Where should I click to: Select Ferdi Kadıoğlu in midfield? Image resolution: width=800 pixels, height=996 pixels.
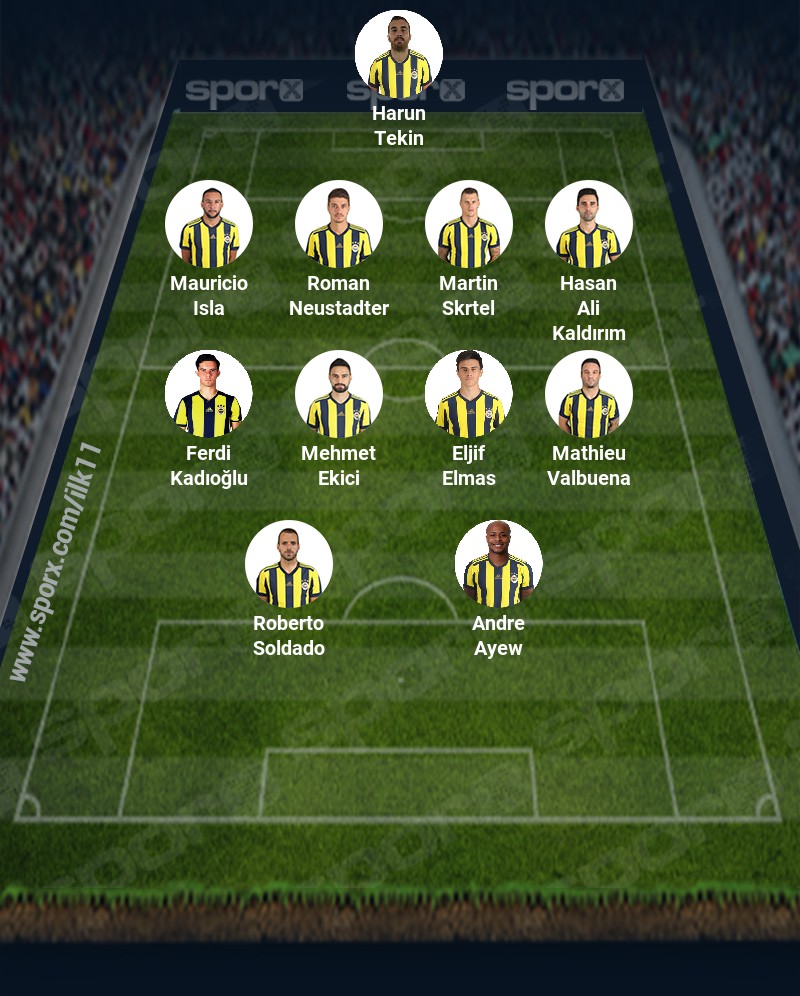209,394
